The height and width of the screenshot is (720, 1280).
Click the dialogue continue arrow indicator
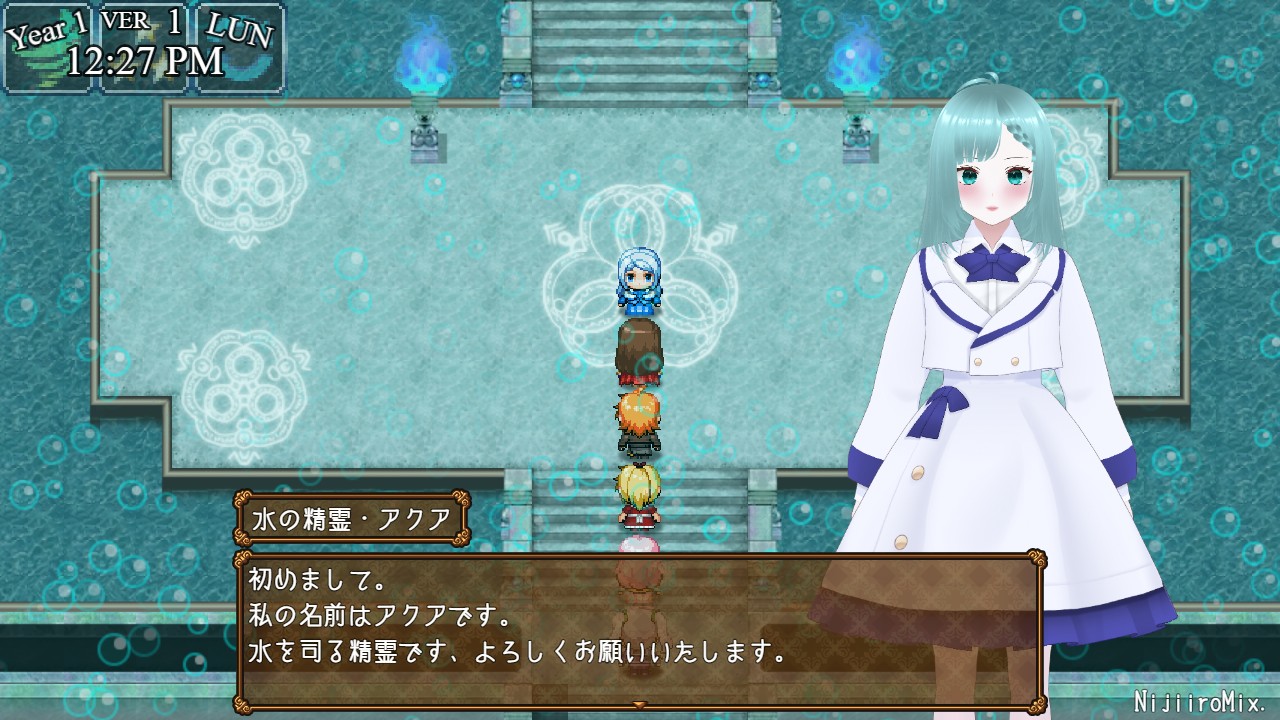[639, 705]
